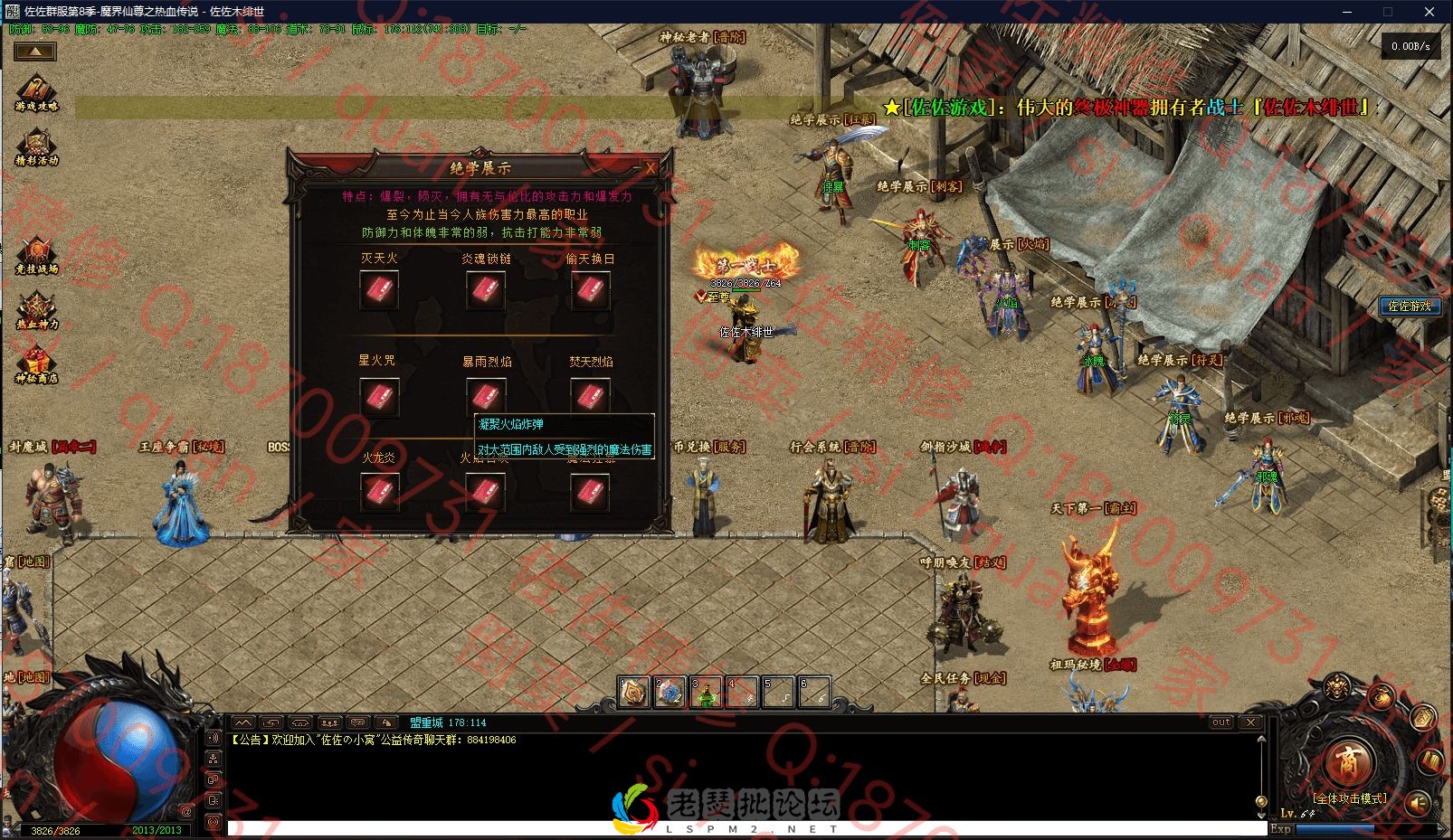Close the chat panel with its X button
The width and height of the screenshot is (1453, 840).
pos(1250,722)
